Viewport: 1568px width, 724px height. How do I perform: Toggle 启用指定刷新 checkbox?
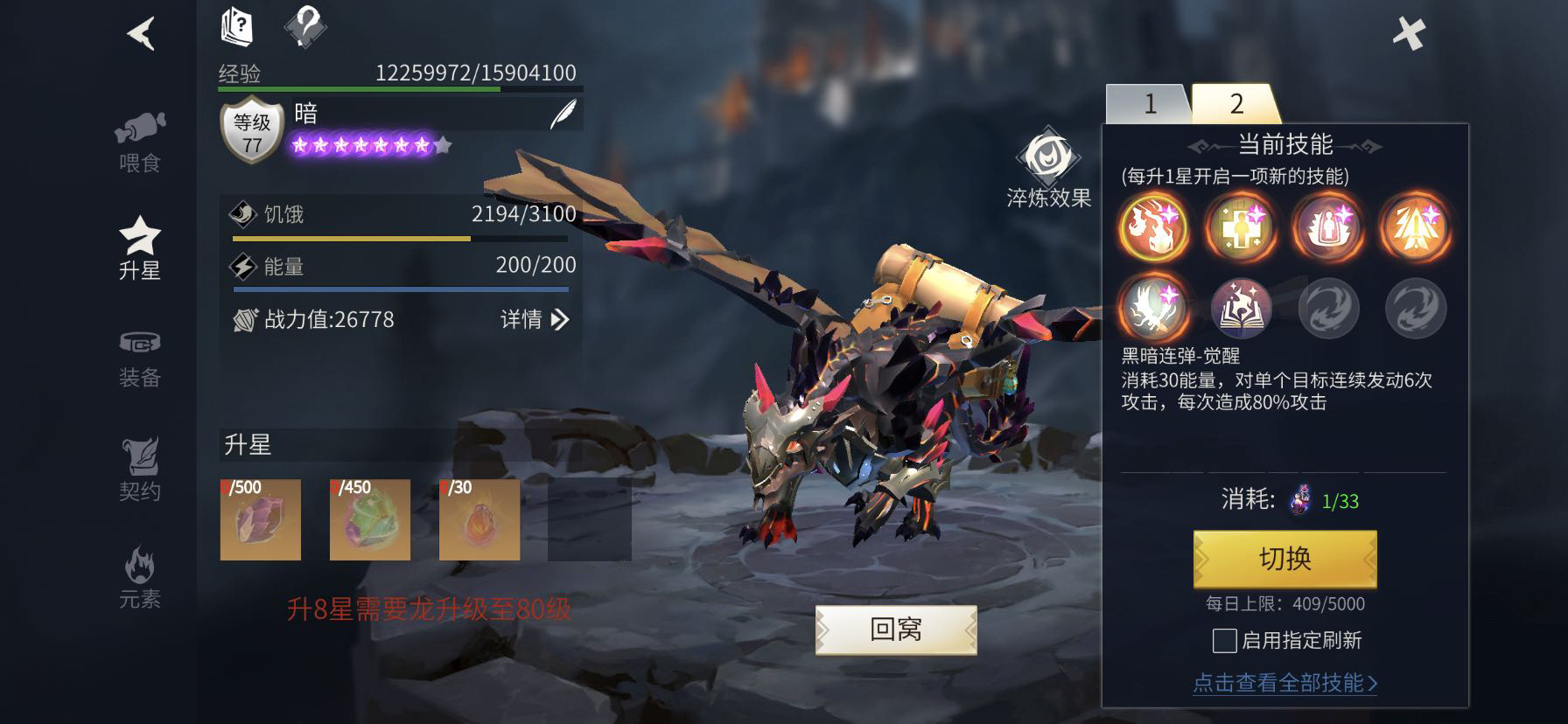tap(1225, 641)
